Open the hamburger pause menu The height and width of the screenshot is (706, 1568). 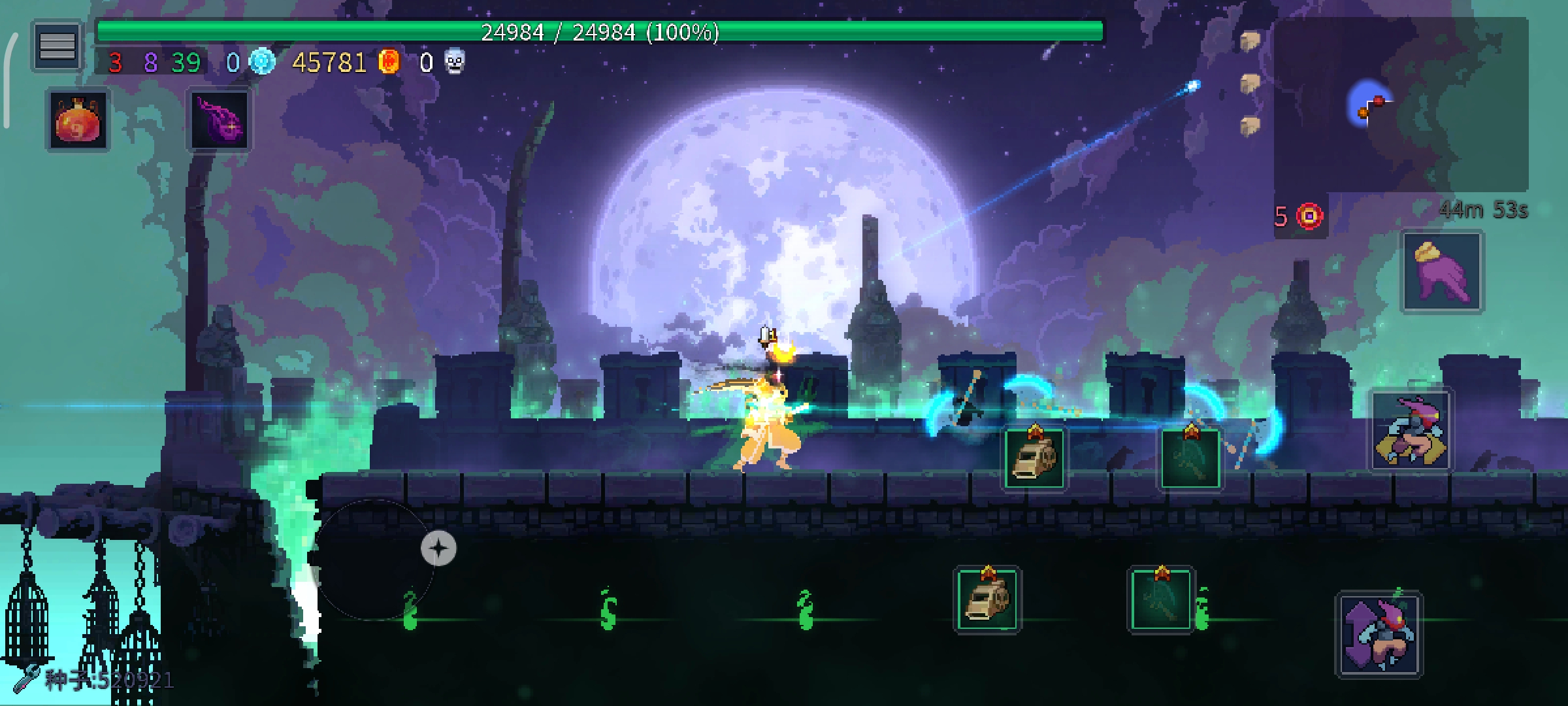click(x=57, y=46)
